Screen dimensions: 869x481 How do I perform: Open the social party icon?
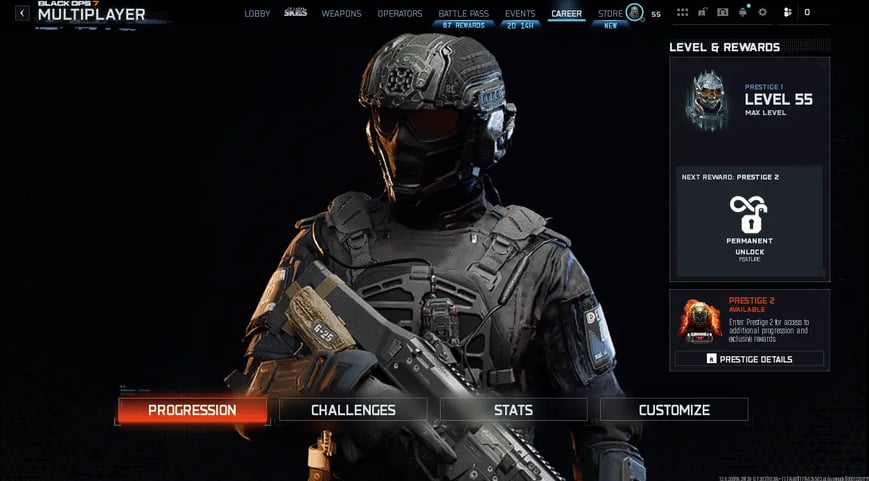tap(788, 13)
